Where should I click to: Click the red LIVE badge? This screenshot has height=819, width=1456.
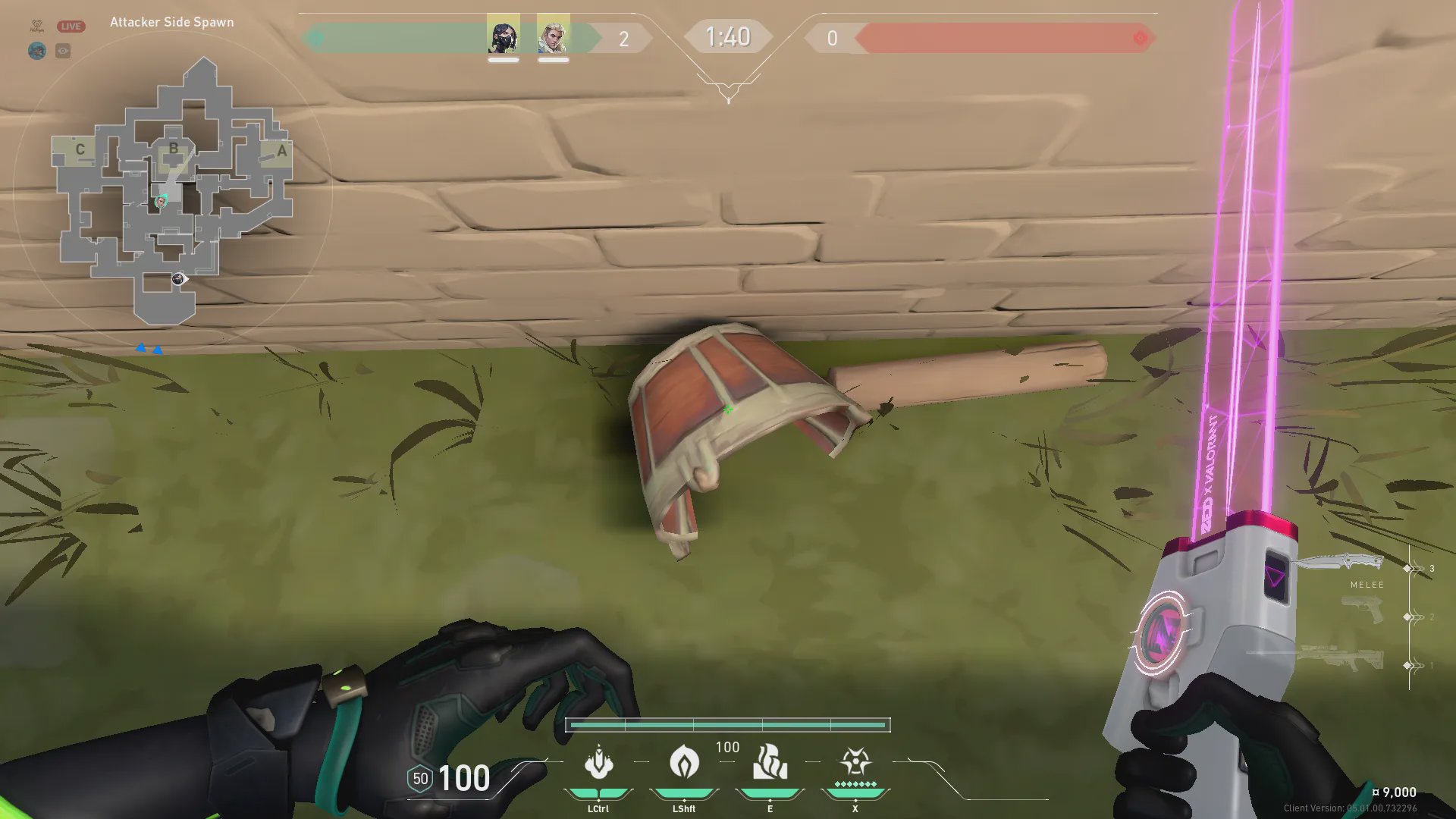71,26
